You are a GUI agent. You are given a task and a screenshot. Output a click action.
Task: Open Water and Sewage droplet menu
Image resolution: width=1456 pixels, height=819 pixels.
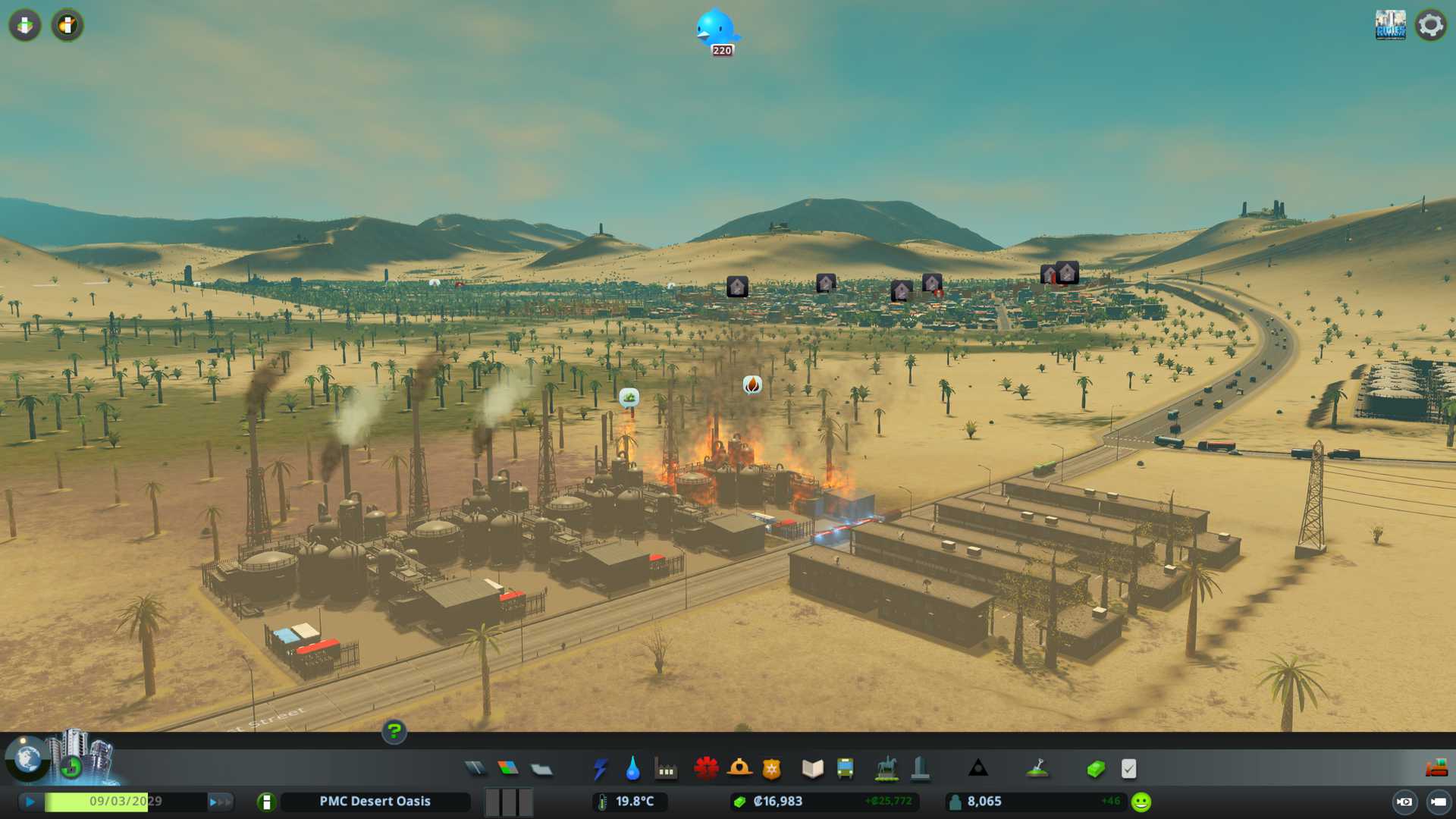point(633,769)
